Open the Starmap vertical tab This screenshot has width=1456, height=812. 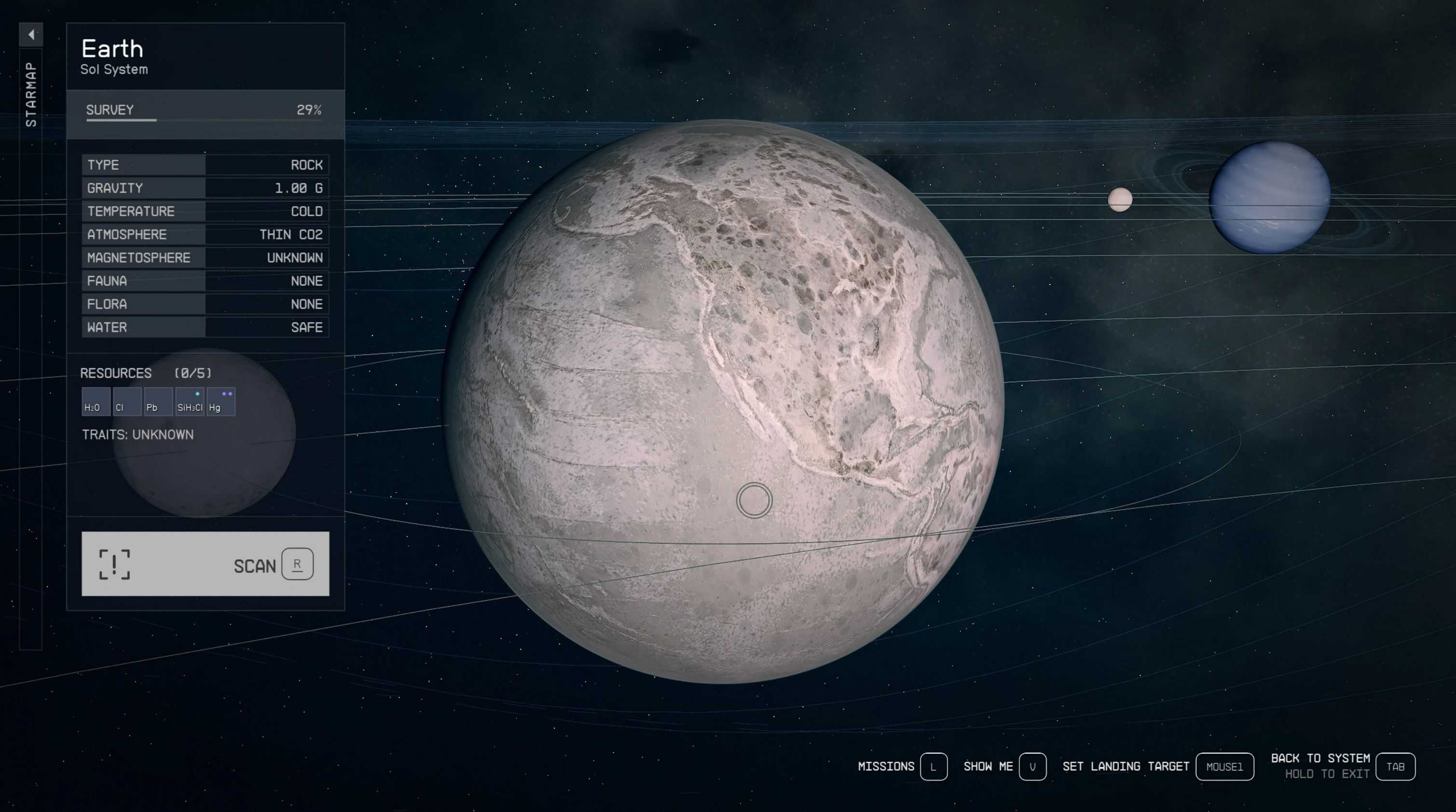point(31,95)
